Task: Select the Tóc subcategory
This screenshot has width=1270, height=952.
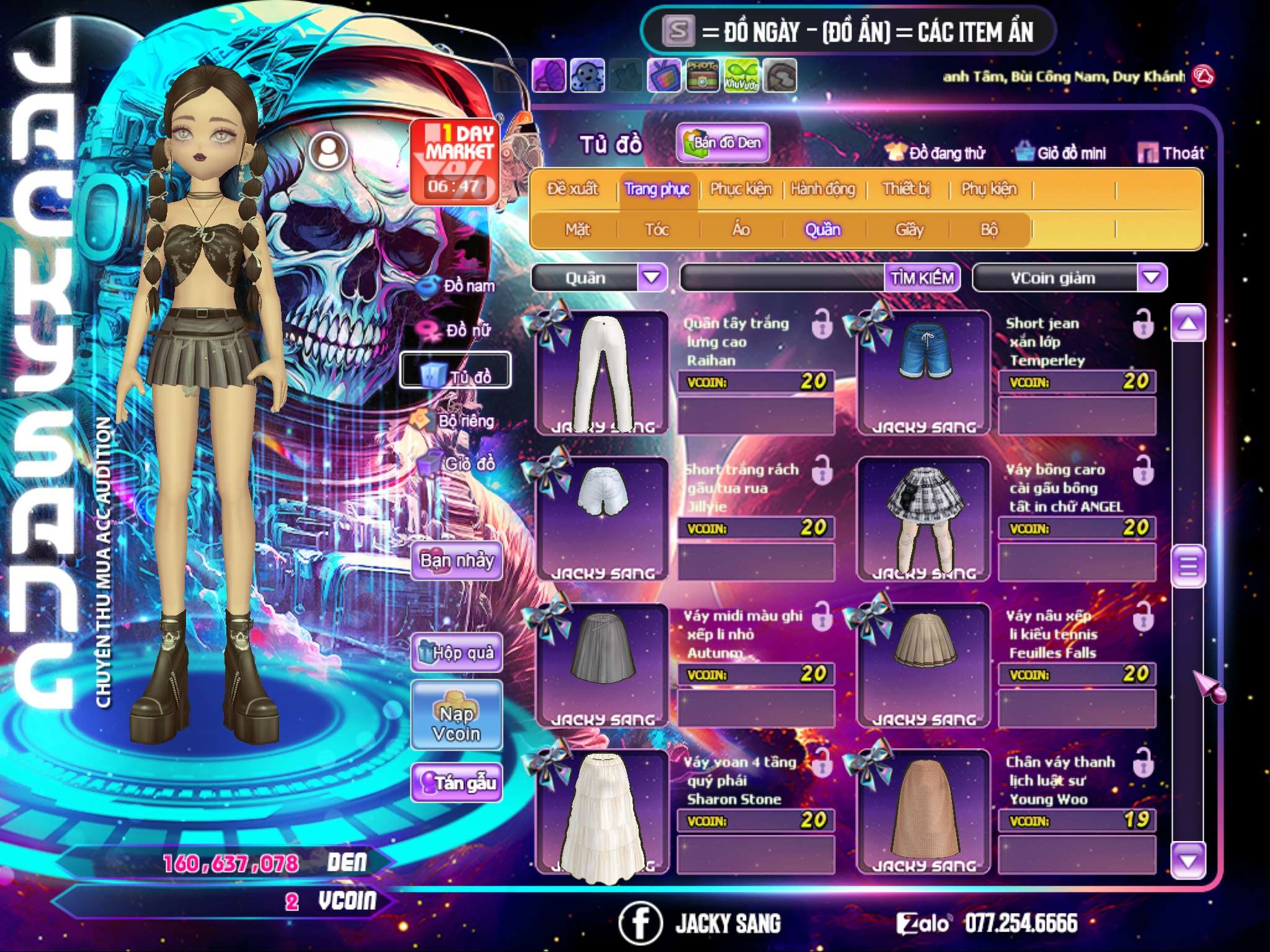Action: [657, 230]
